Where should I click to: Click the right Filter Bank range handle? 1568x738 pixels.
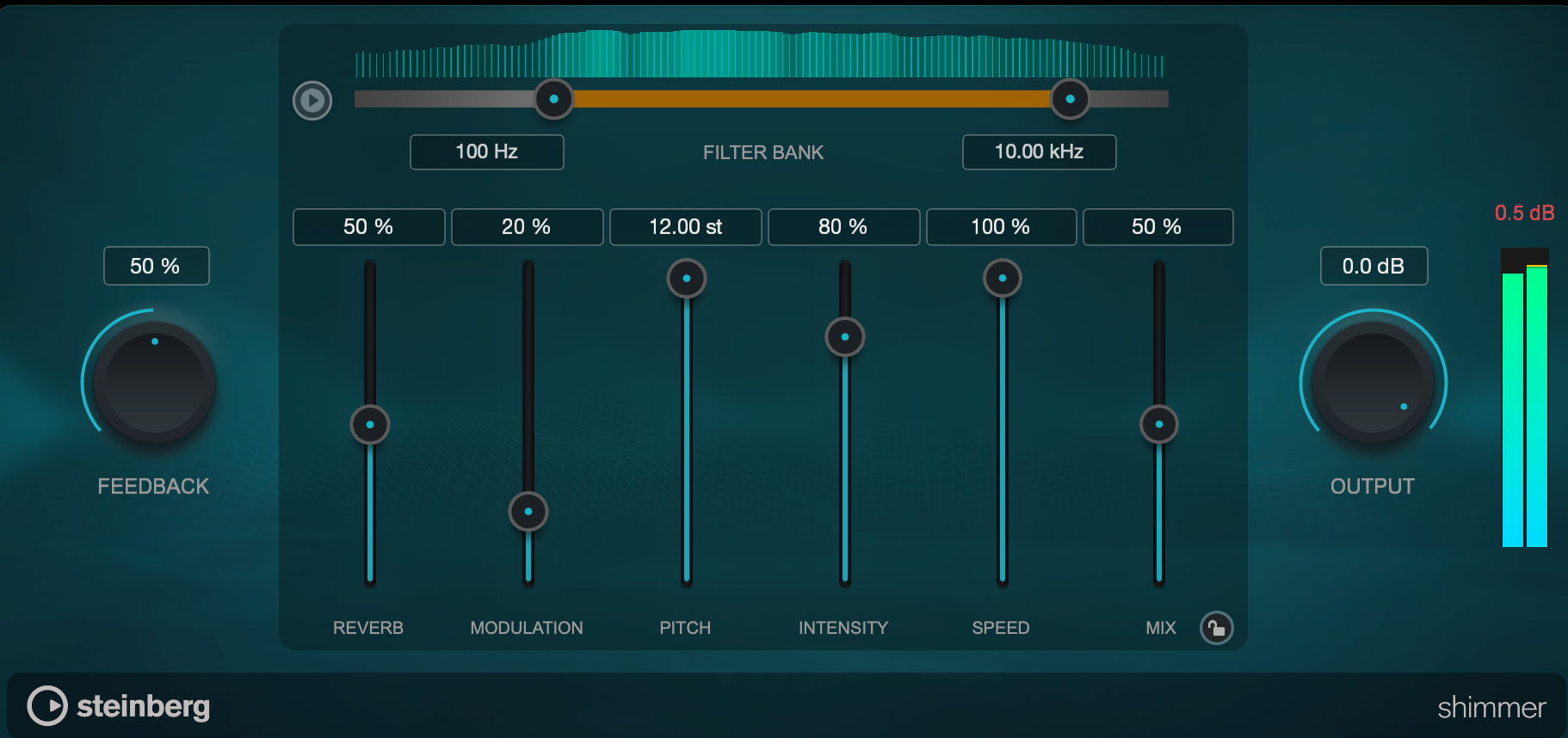[x=1069, y=99]
